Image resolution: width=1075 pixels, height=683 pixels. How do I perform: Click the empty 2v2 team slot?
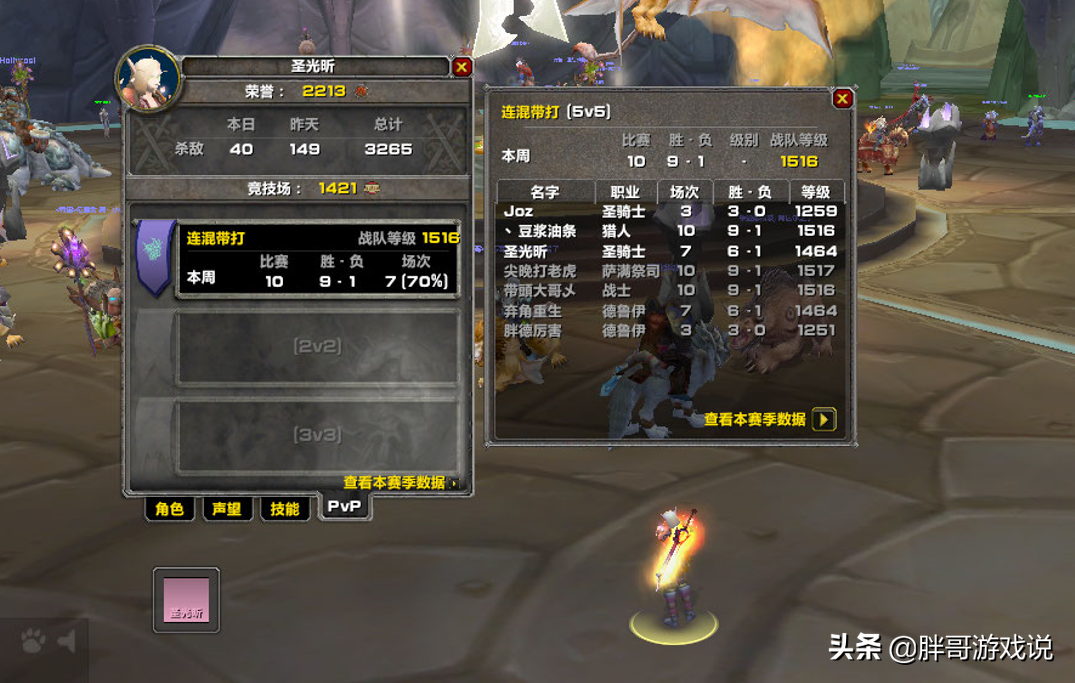tap(317, 347)
